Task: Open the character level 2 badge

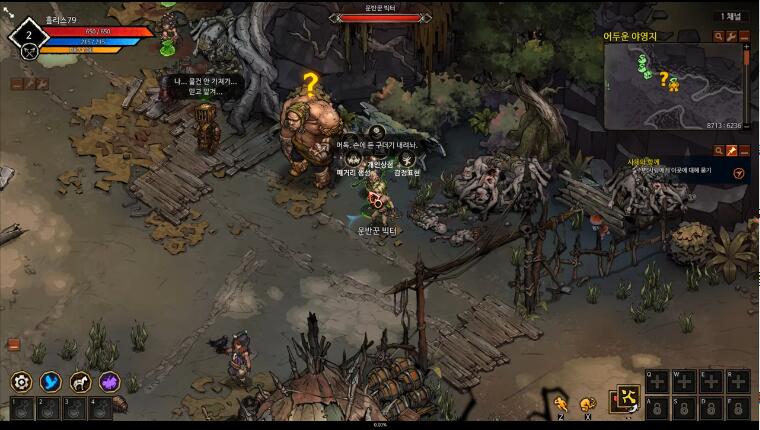Action: (29, 36)
